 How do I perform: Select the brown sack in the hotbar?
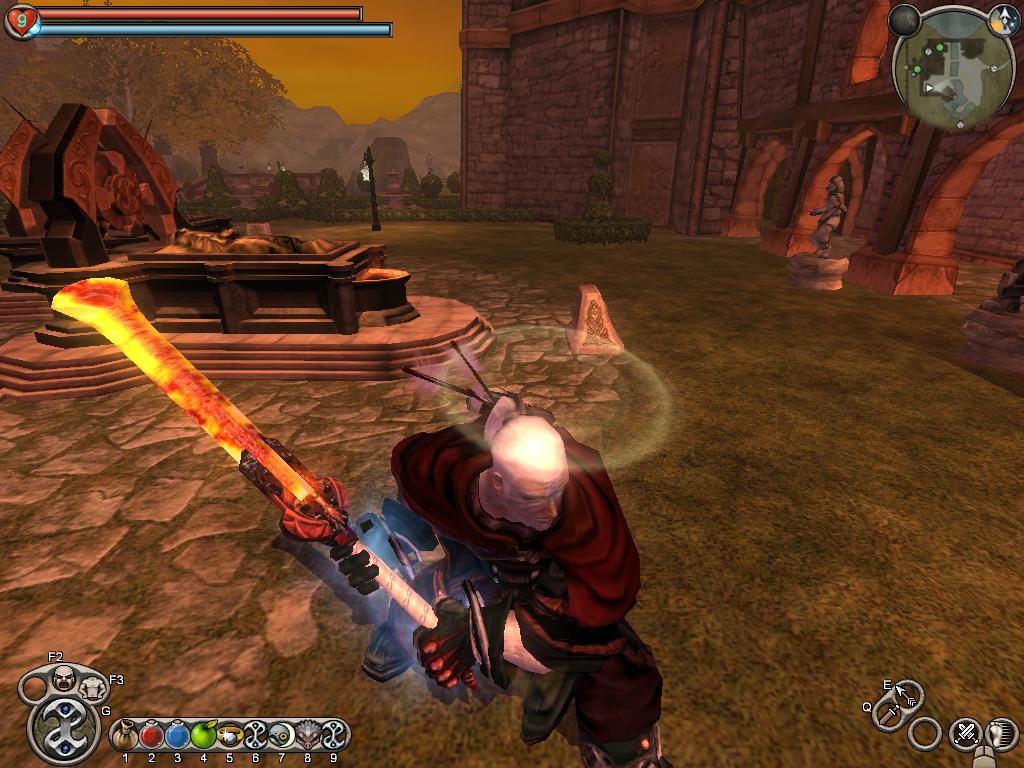tap(125, 737)
